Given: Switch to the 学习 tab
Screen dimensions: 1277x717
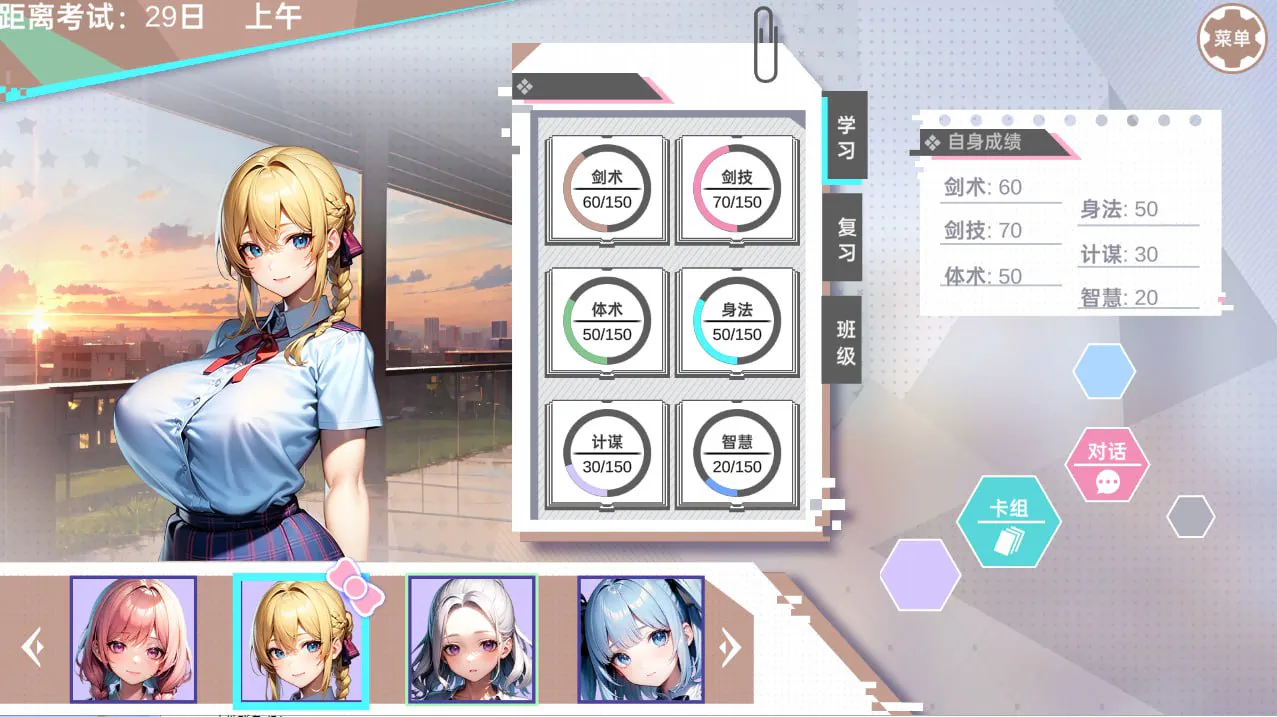Looking at the screenshot, I should click(845, 138).
